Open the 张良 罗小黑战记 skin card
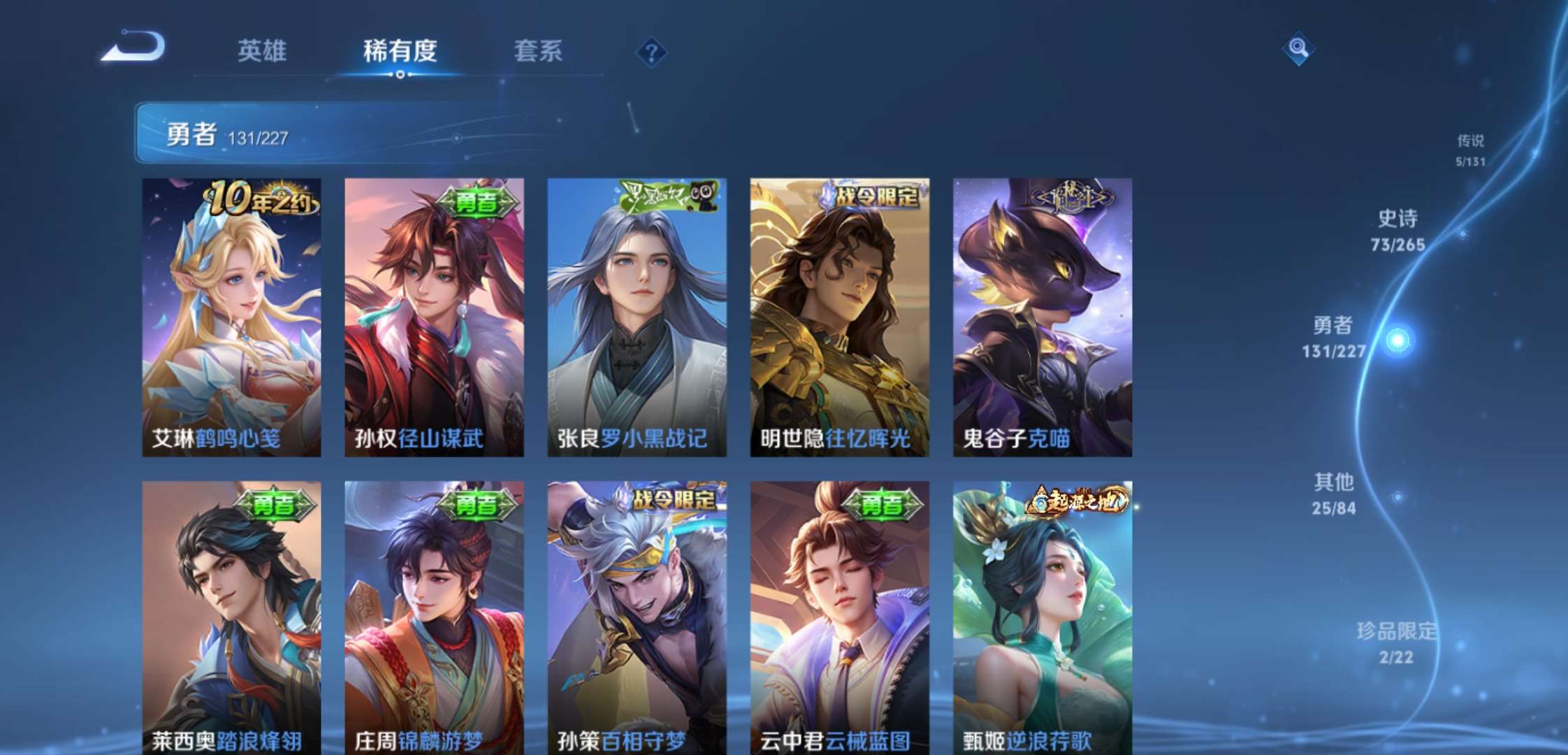The height and width of the screenshot is (755, 1568). click(637, 317)
